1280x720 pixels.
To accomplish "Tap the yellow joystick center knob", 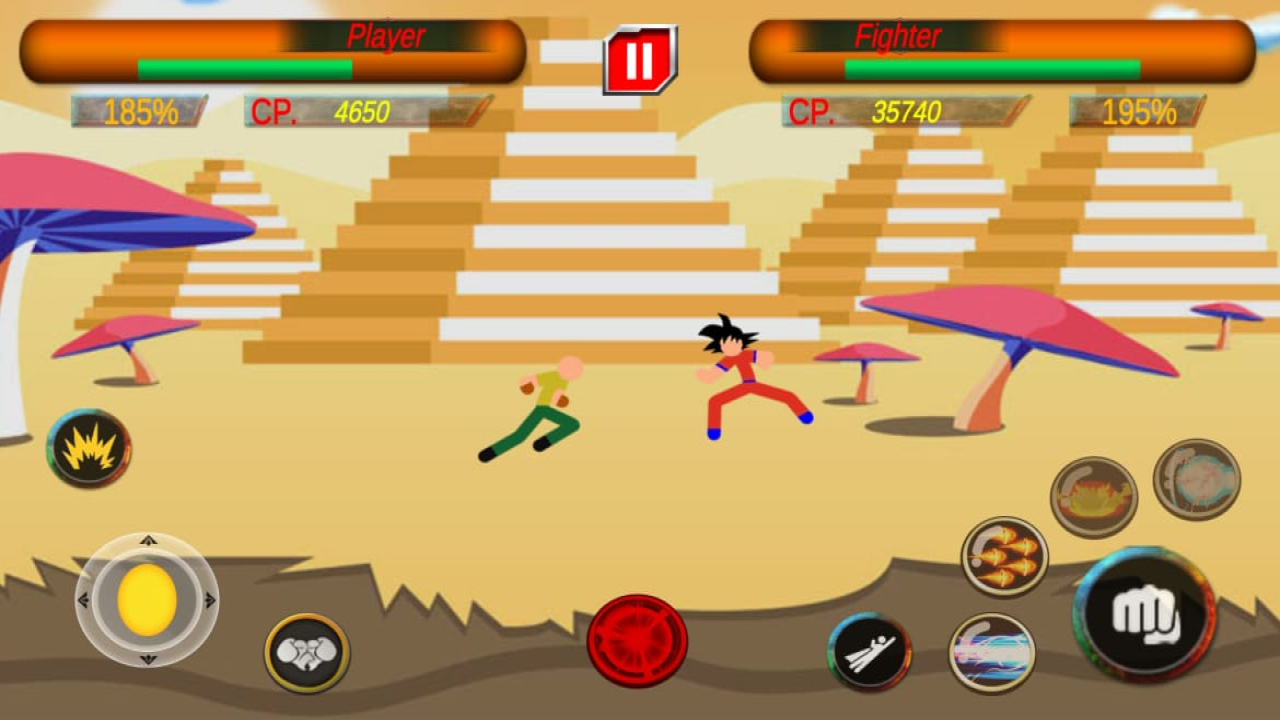I will tap(148, 598).
